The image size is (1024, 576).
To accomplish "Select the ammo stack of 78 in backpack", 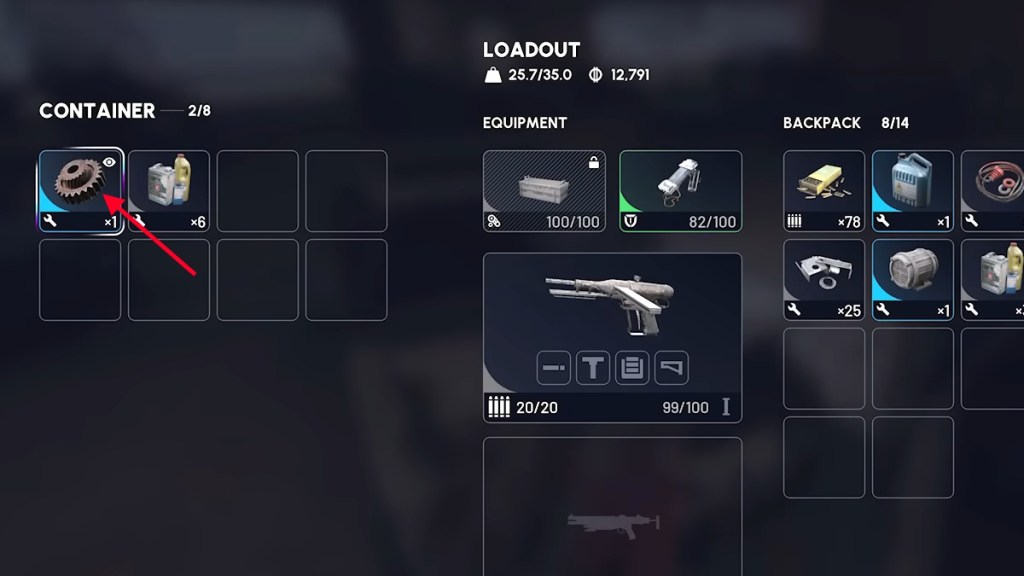I will click(824, 191).
